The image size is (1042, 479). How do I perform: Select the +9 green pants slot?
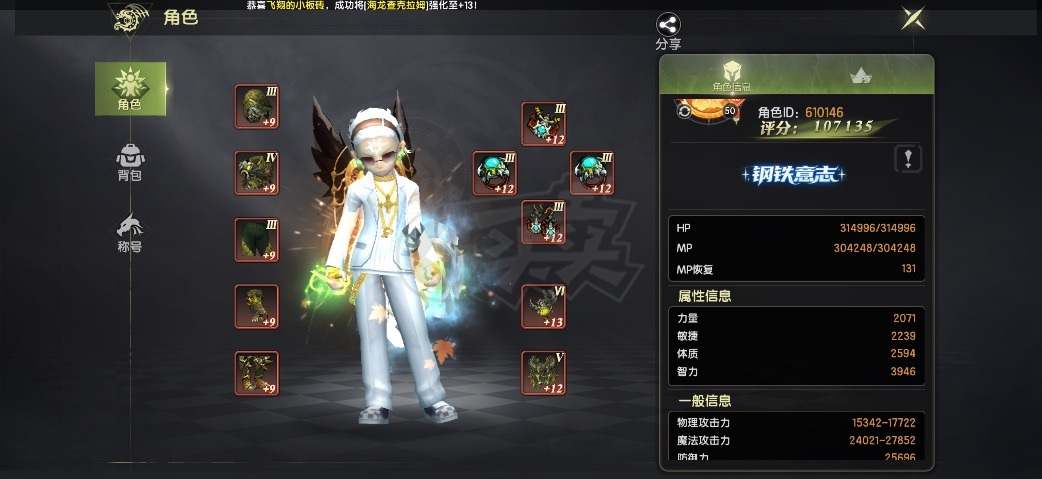(x=256, y=240)
